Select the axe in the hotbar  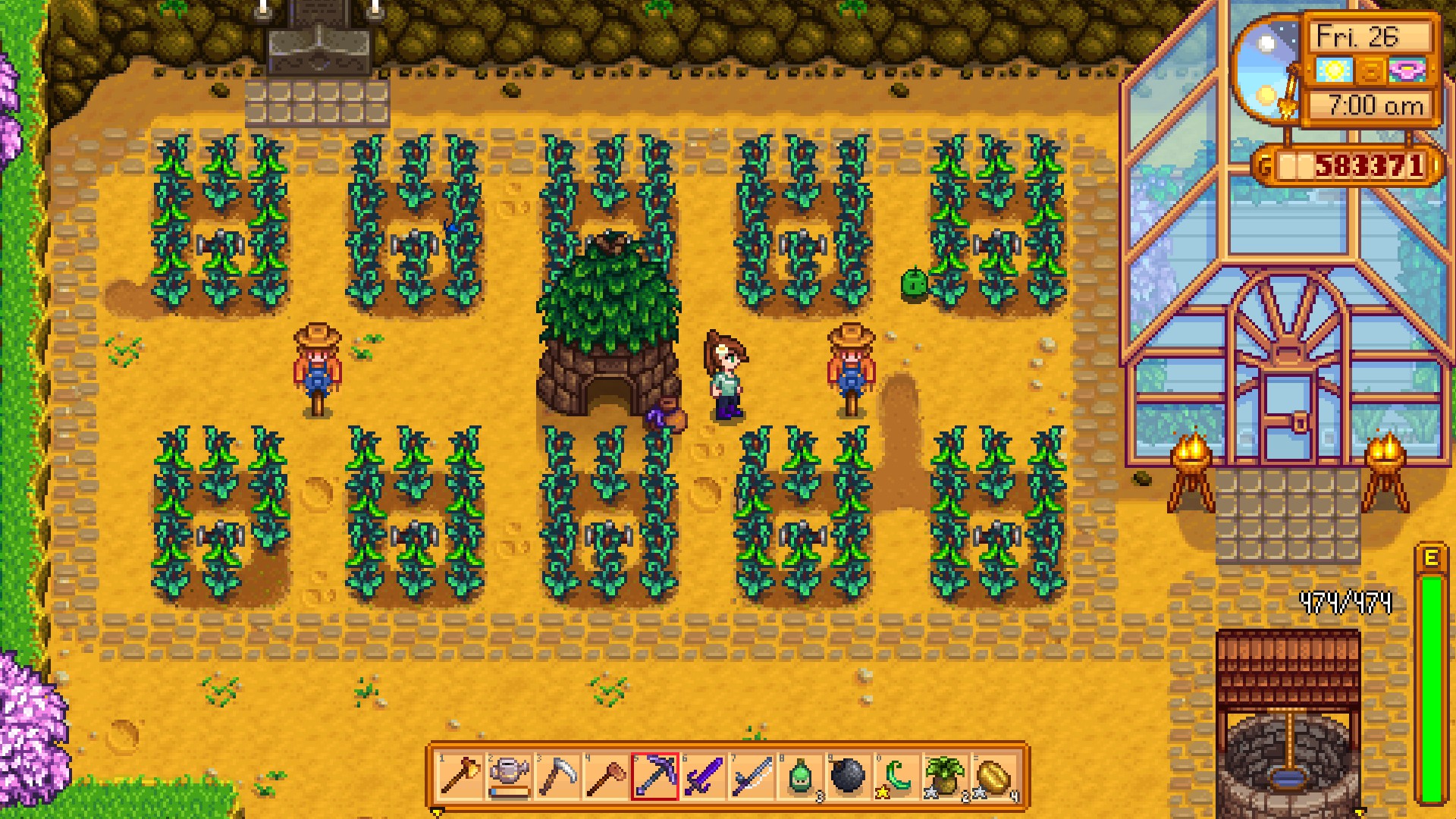(460, 776)
